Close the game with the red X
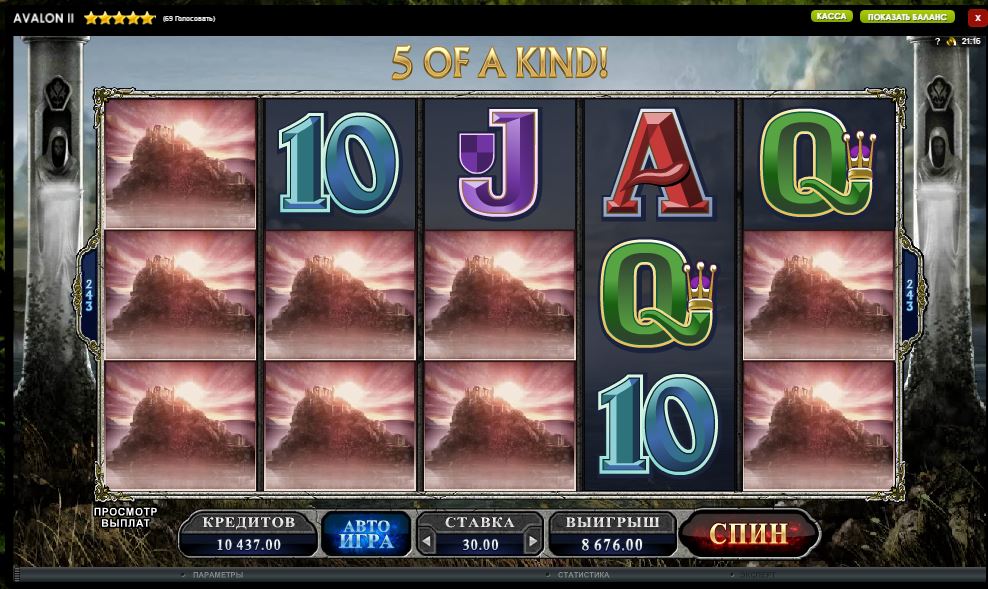The width and height of the screenshot is (988, 589). coord(977,18)
